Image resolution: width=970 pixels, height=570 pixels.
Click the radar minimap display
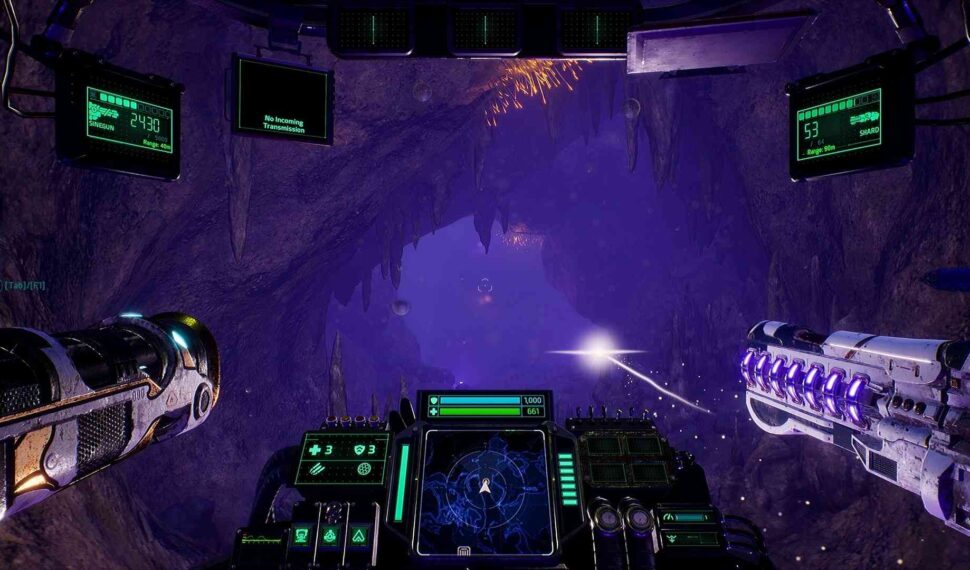pos(484,490)
